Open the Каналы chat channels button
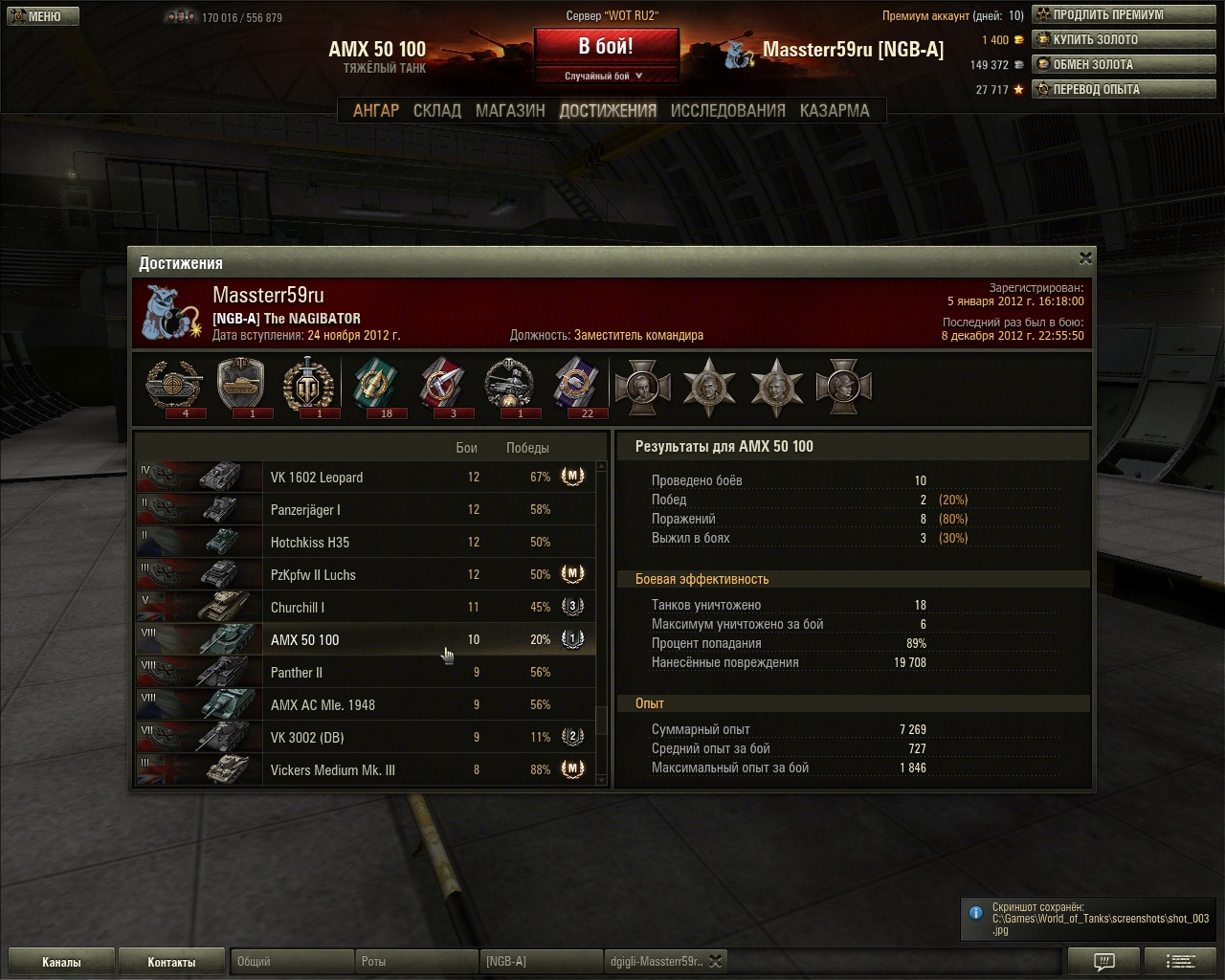1225x980 pixels. (61, 962)
